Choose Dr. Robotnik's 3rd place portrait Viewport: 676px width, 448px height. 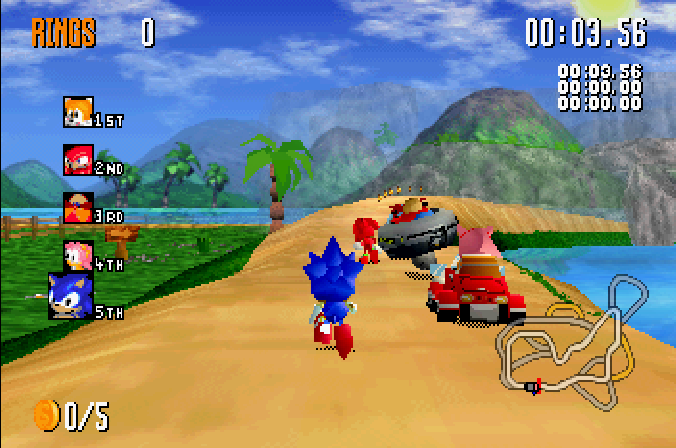pyautogui.click(x=78, y=207)
